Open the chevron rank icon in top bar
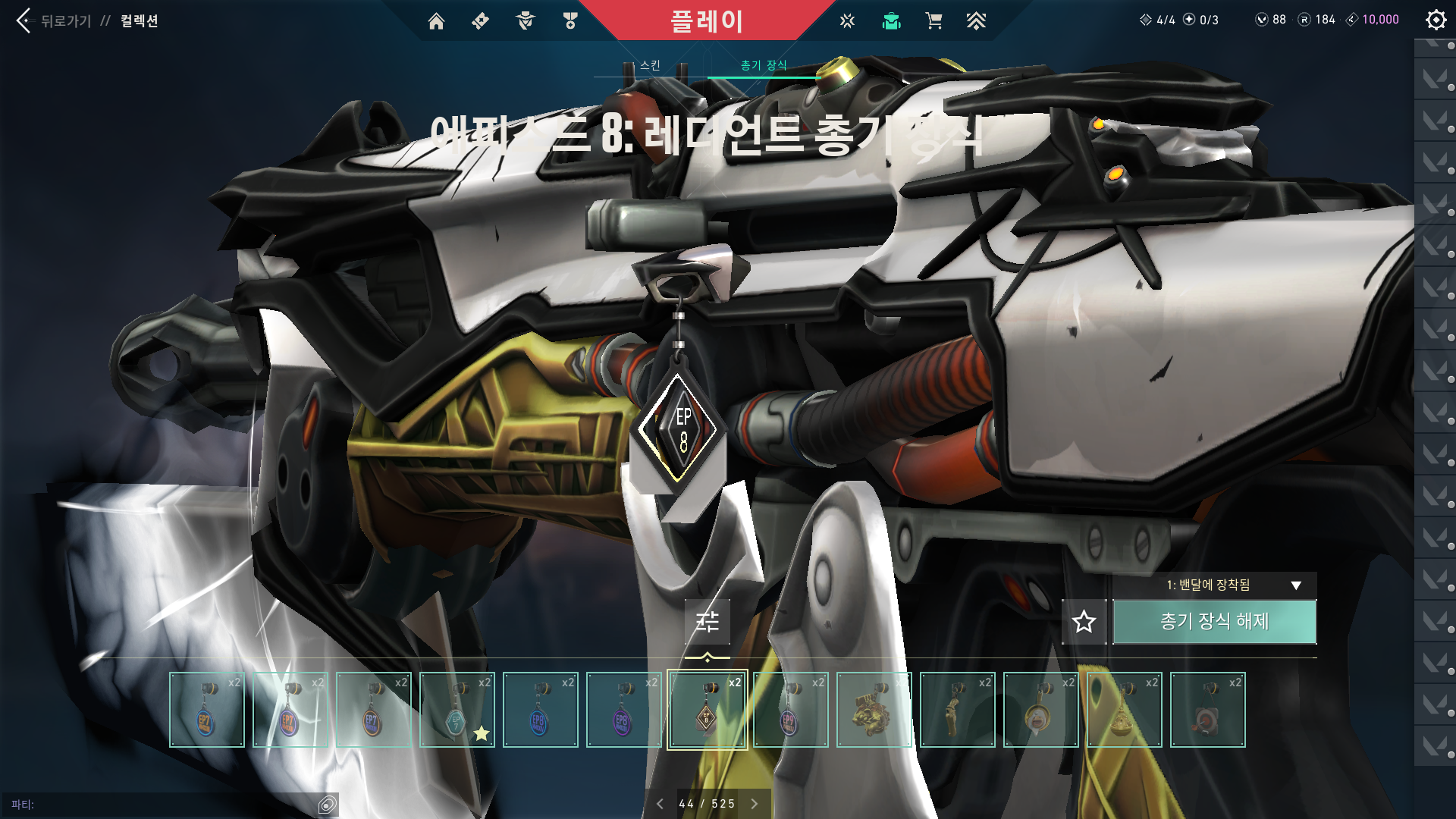 (976, 21)
